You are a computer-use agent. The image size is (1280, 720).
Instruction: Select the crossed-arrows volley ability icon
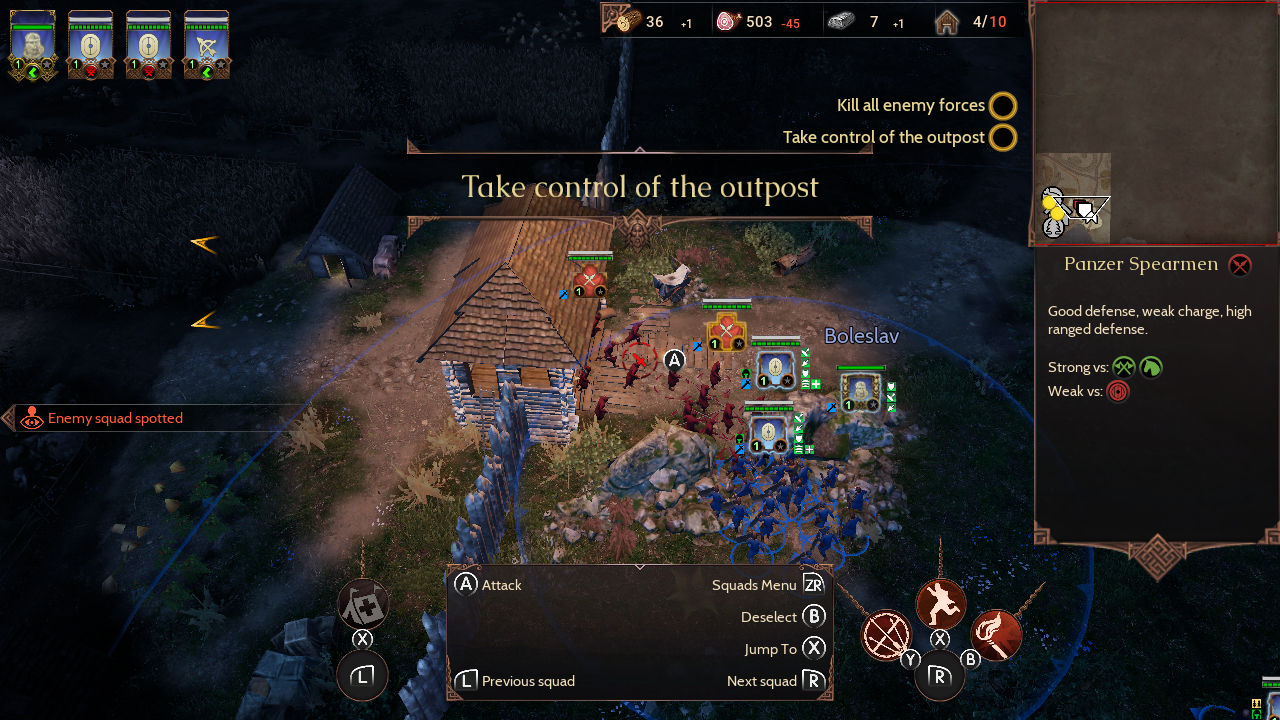[887, 637]
